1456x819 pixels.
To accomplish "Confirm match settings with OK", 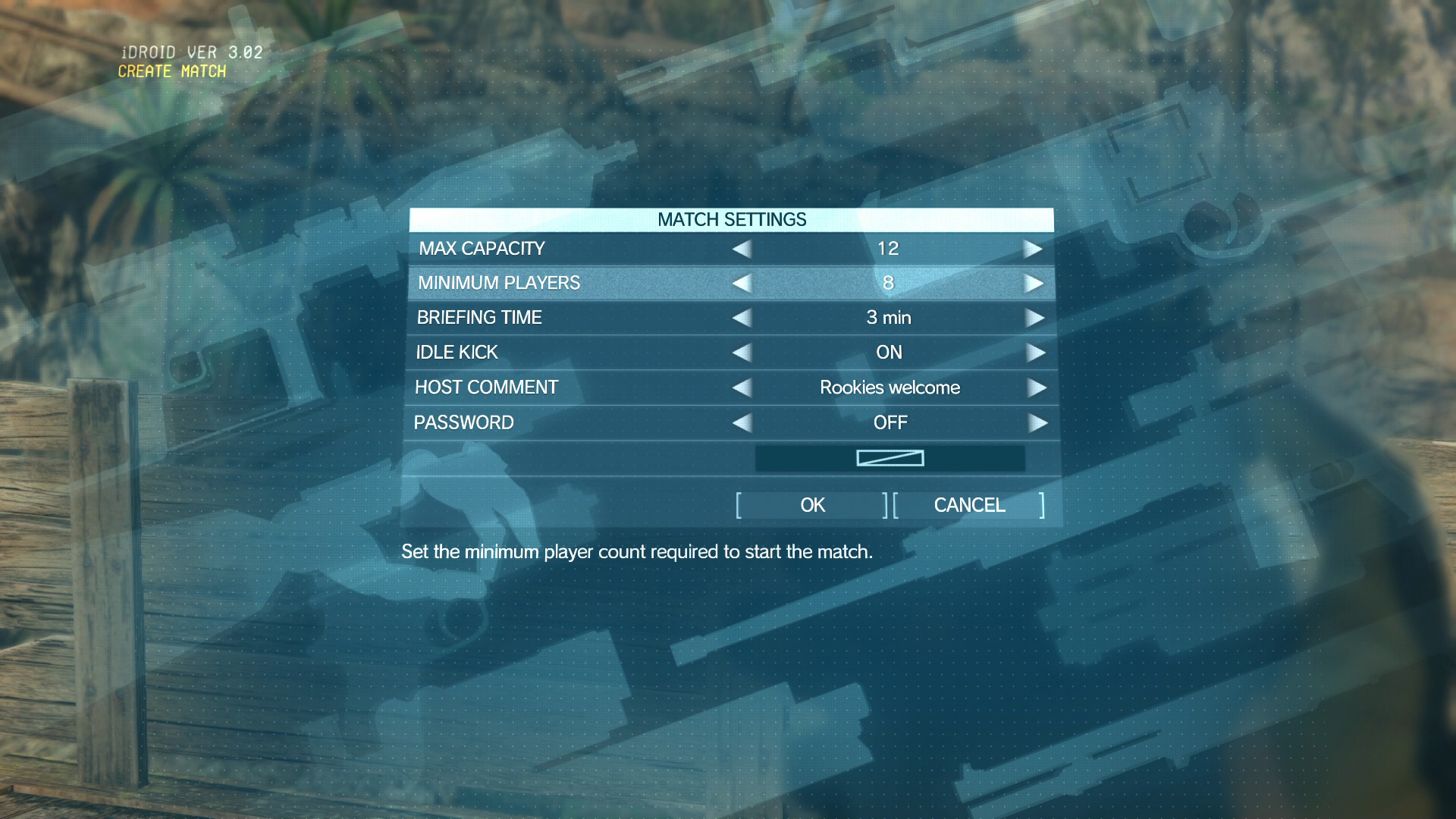I will click(x=811, y=505).
